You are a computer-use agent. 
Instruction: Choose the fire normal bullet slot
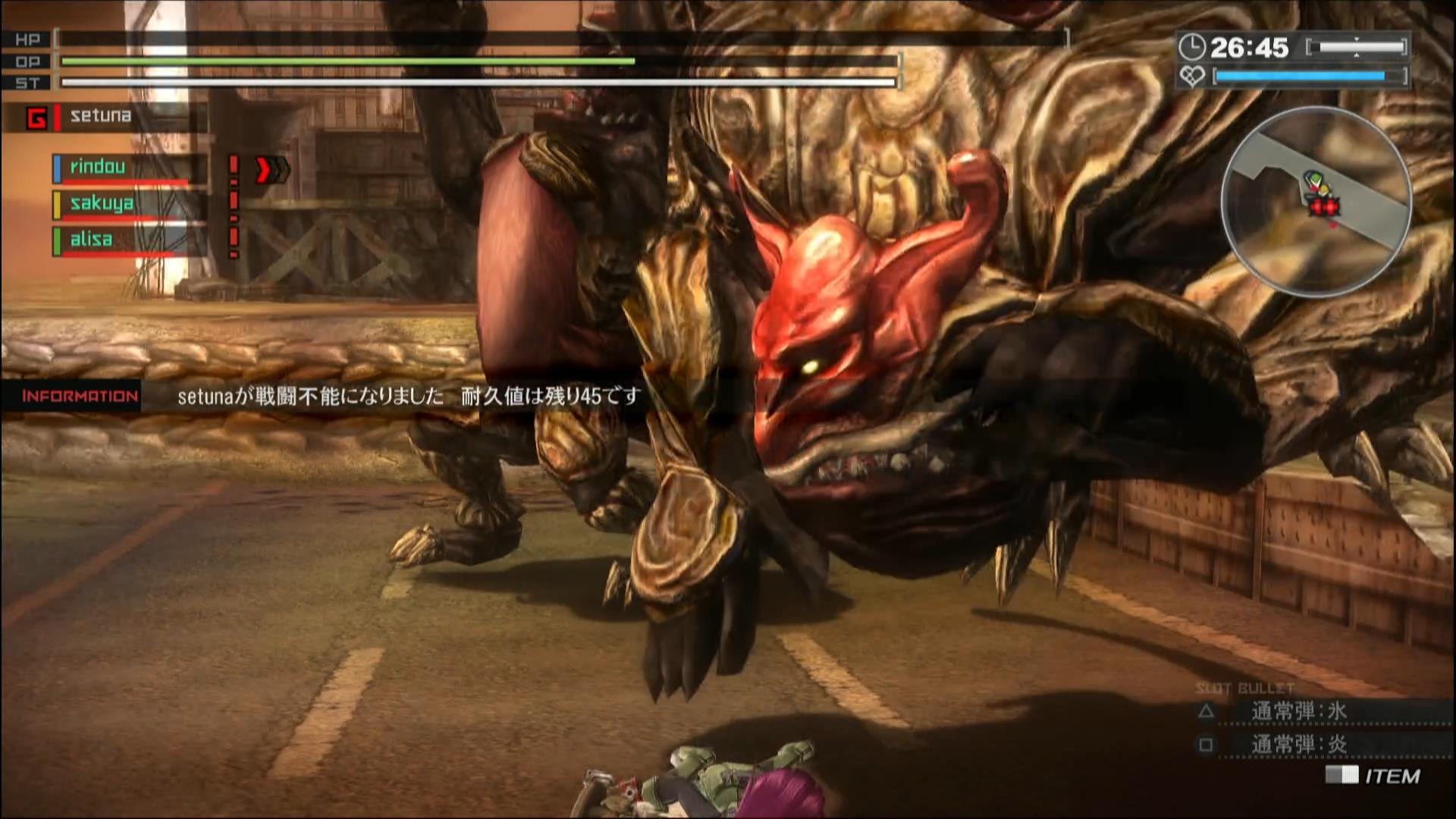tap(1298, 745)
